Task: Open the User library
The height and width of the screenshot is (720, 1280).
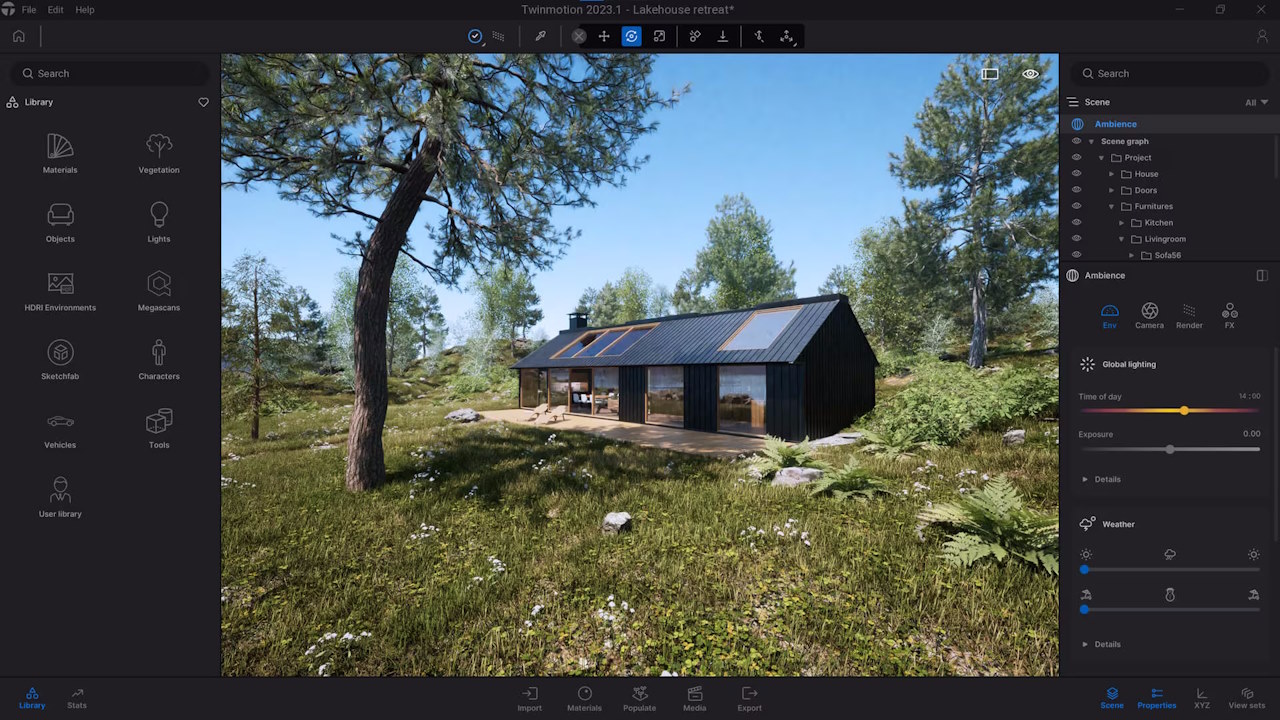Action: pos(60,497)
